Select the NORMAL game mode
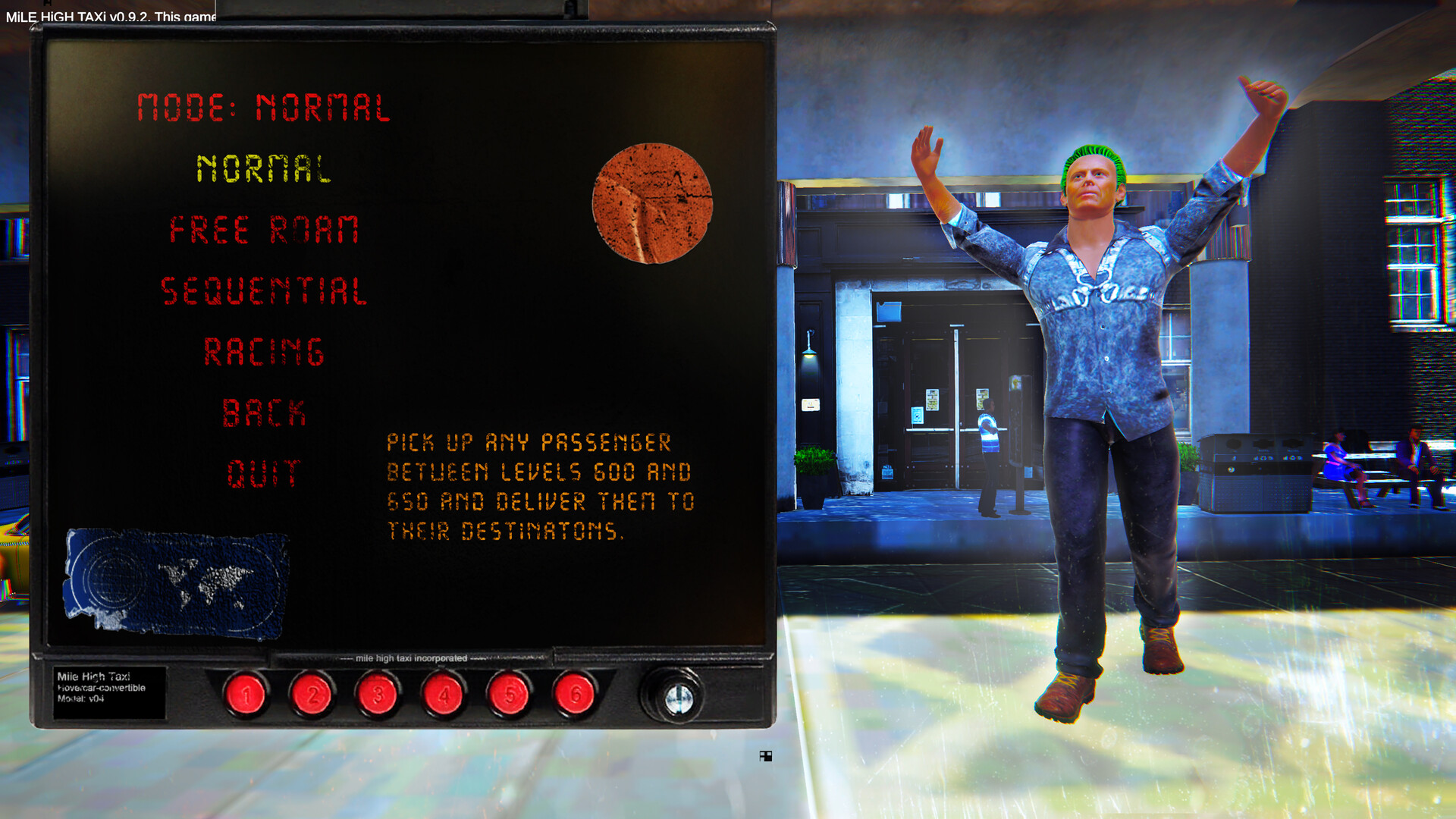 (x=265, y=168)
